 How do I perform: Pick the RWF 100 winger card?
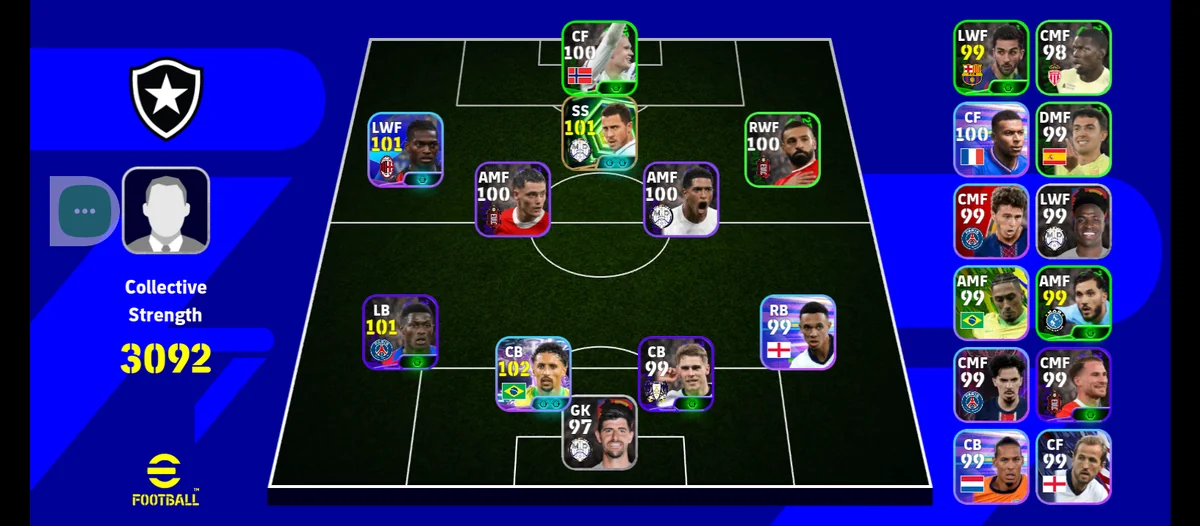click(782, 150)
